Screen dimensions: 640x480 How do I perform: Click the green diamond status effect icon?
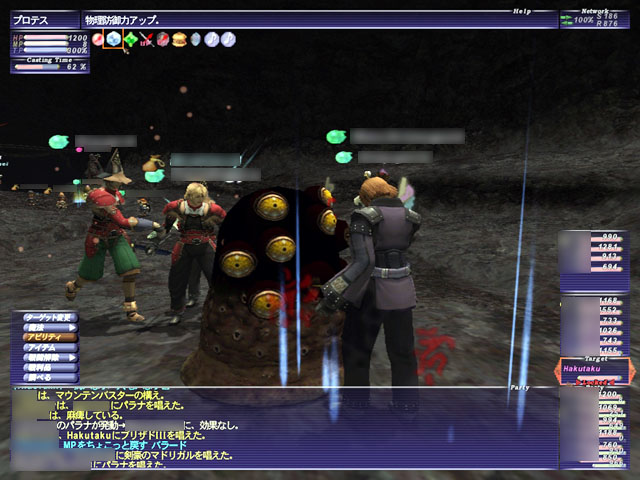[130, 39]
